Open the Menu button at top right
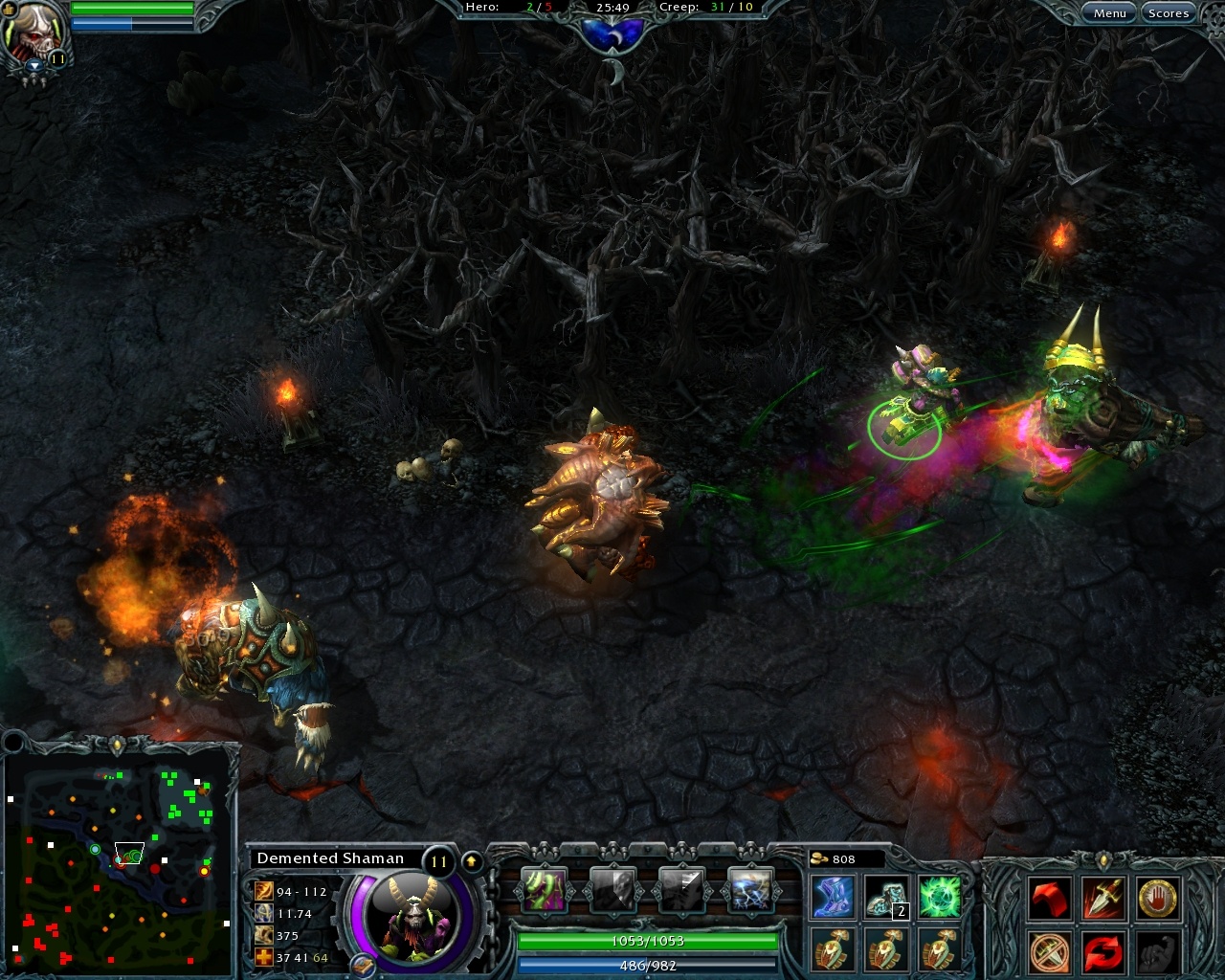This screenshot has height=980, width=1225. 1110,12
